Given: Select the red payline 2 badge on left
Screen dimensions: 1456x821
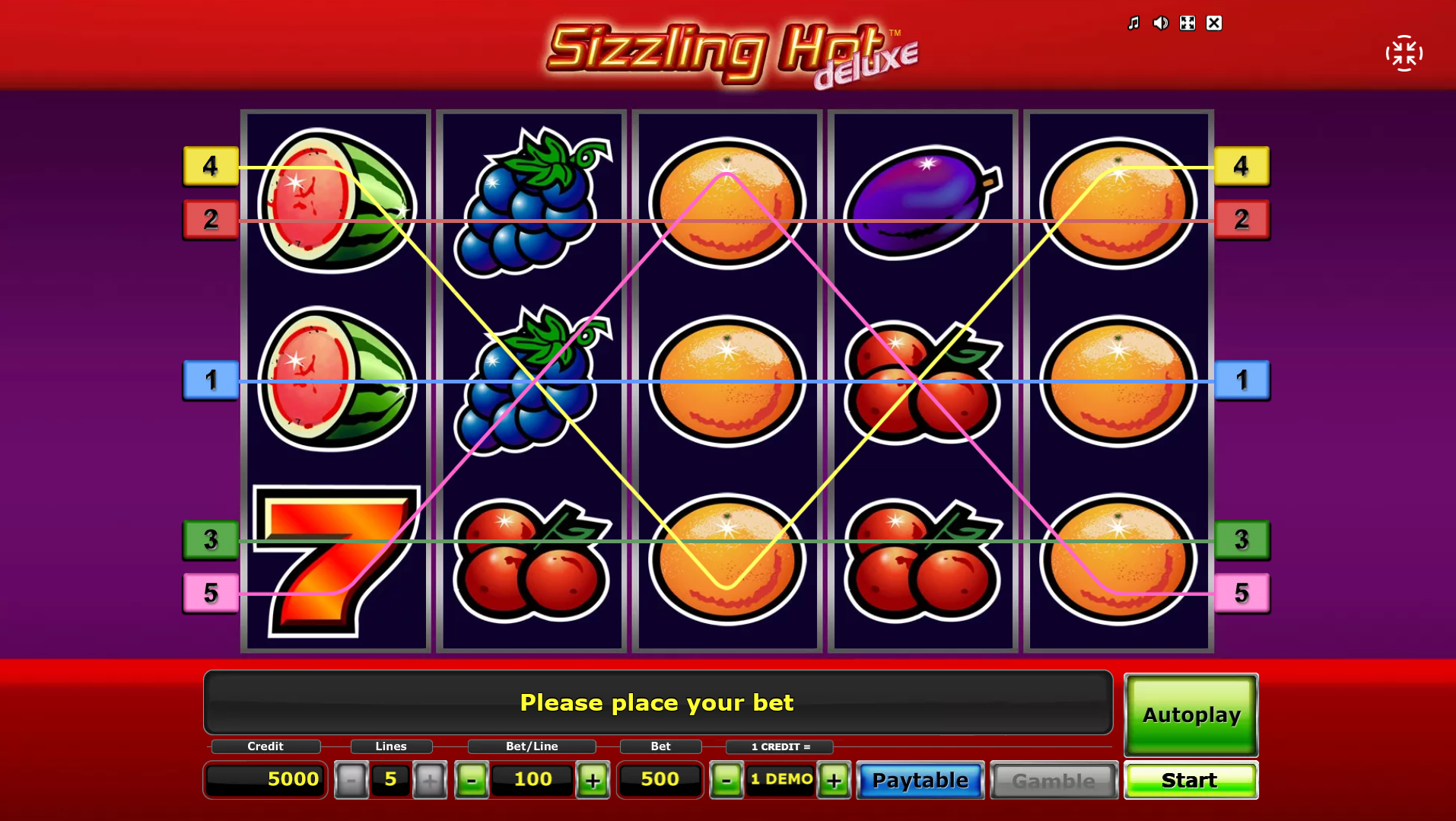Looking at the screenshot, I should tap(210, 219).
